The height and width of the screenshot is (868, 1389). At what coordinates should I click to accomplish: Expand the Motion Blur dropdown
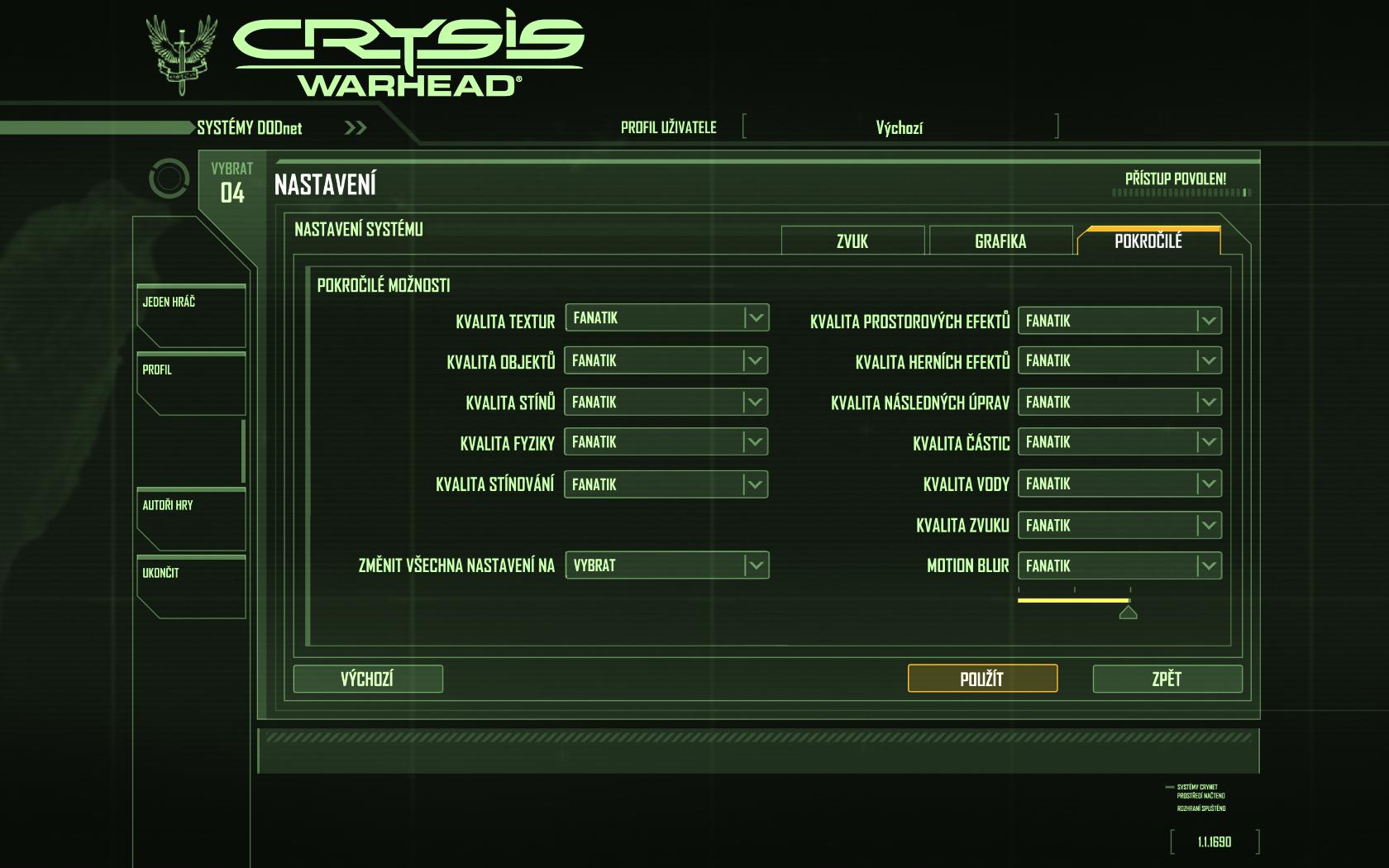(x=1119, y=566)
